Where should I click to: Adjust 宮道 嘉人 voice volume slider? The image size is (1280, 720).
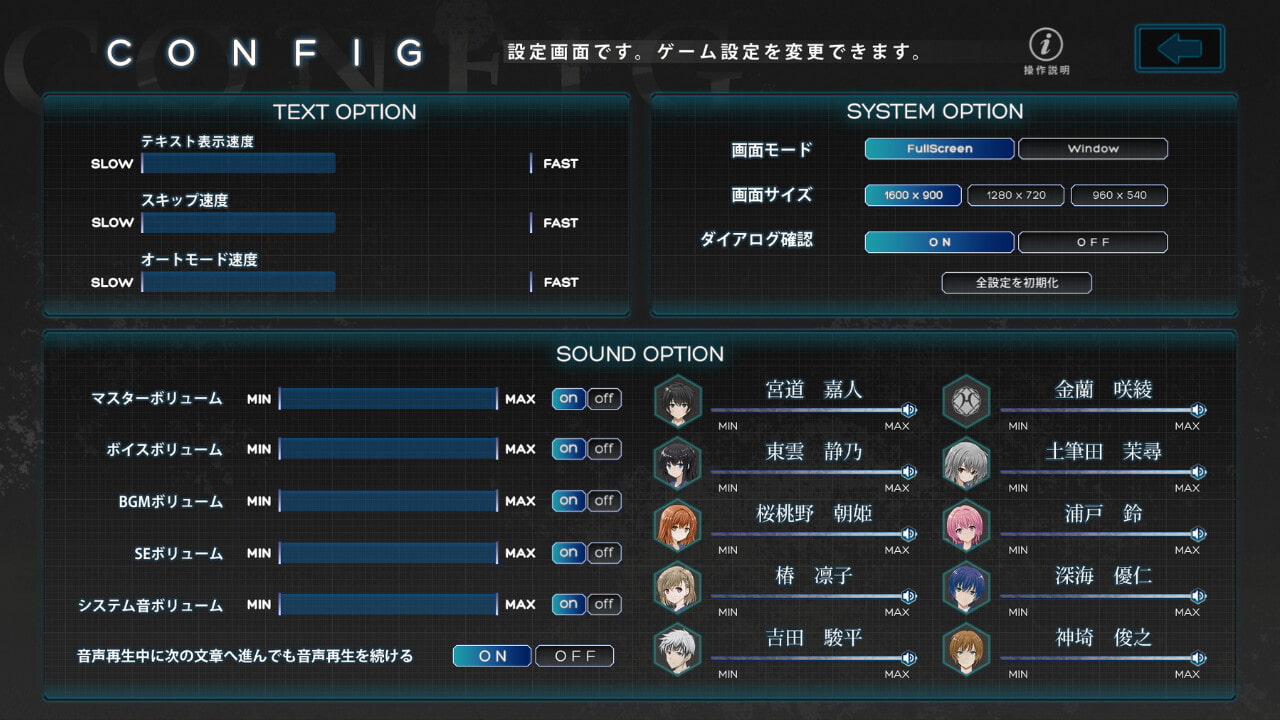click(810, 410)
